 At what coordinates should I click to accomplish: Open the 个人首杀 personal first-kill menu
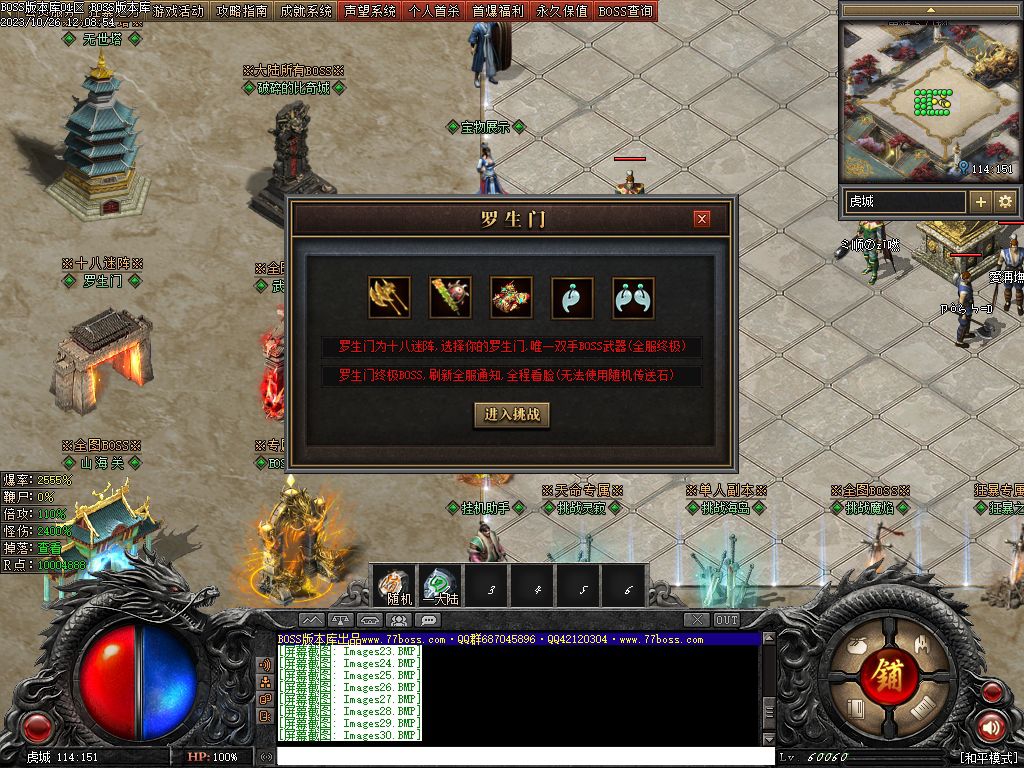click(x=434, y=11)
